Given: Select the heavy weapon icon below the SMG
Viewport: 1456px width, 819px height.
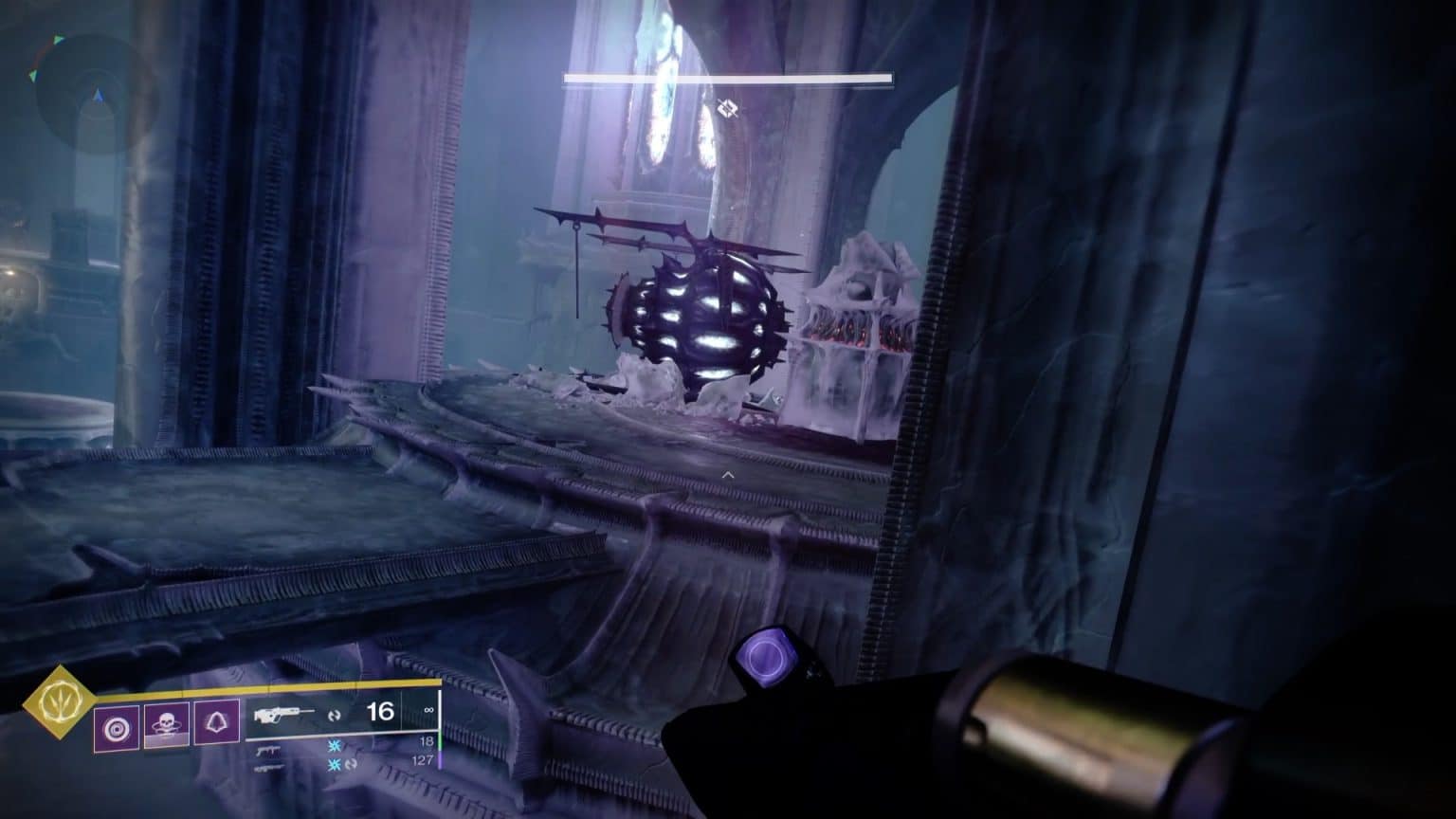Looking at the screenshot, I should [x=269, y=768].
